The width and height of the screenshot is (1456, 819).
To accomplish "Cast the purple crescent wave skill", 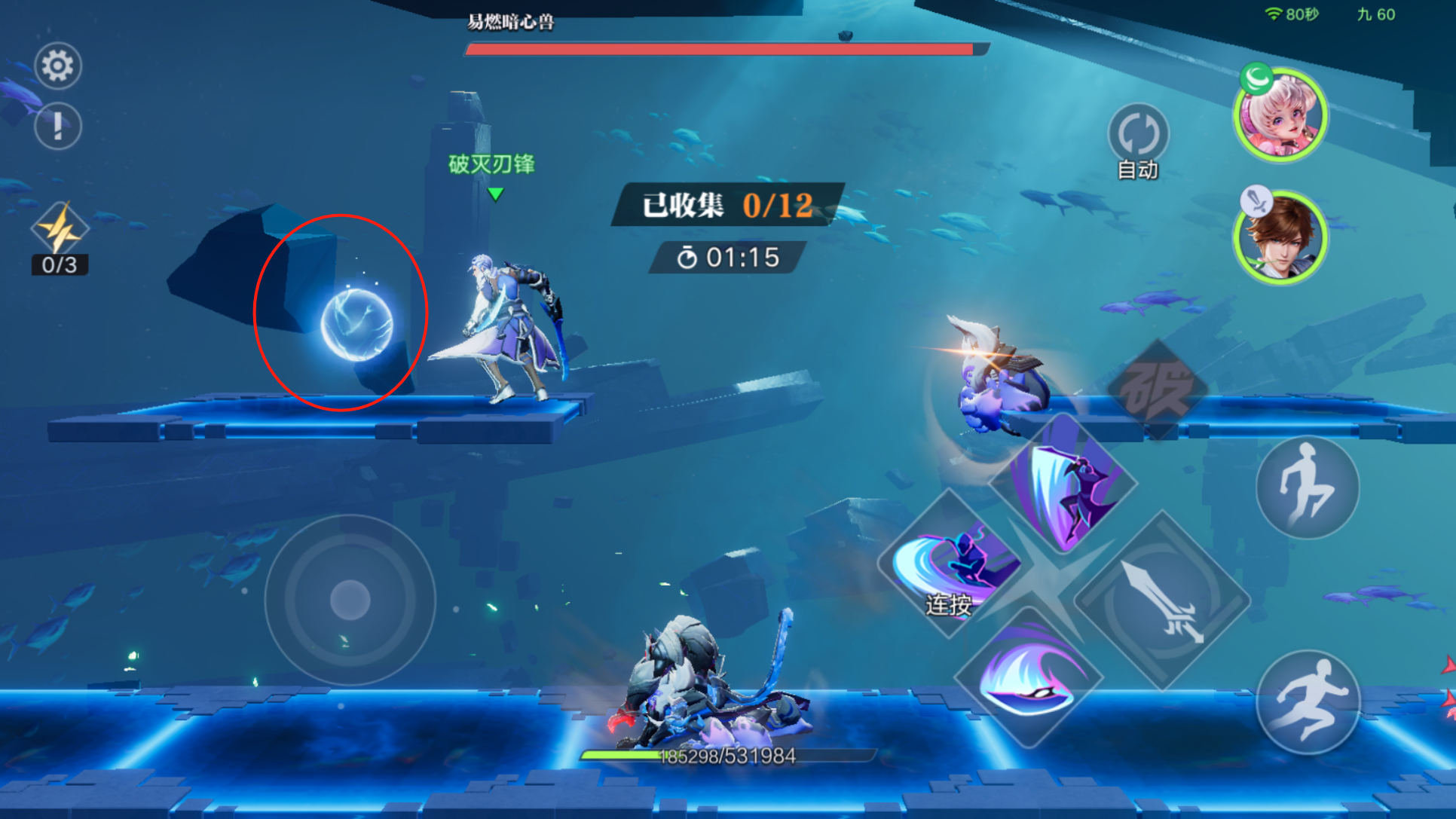I will point(1028,677).
